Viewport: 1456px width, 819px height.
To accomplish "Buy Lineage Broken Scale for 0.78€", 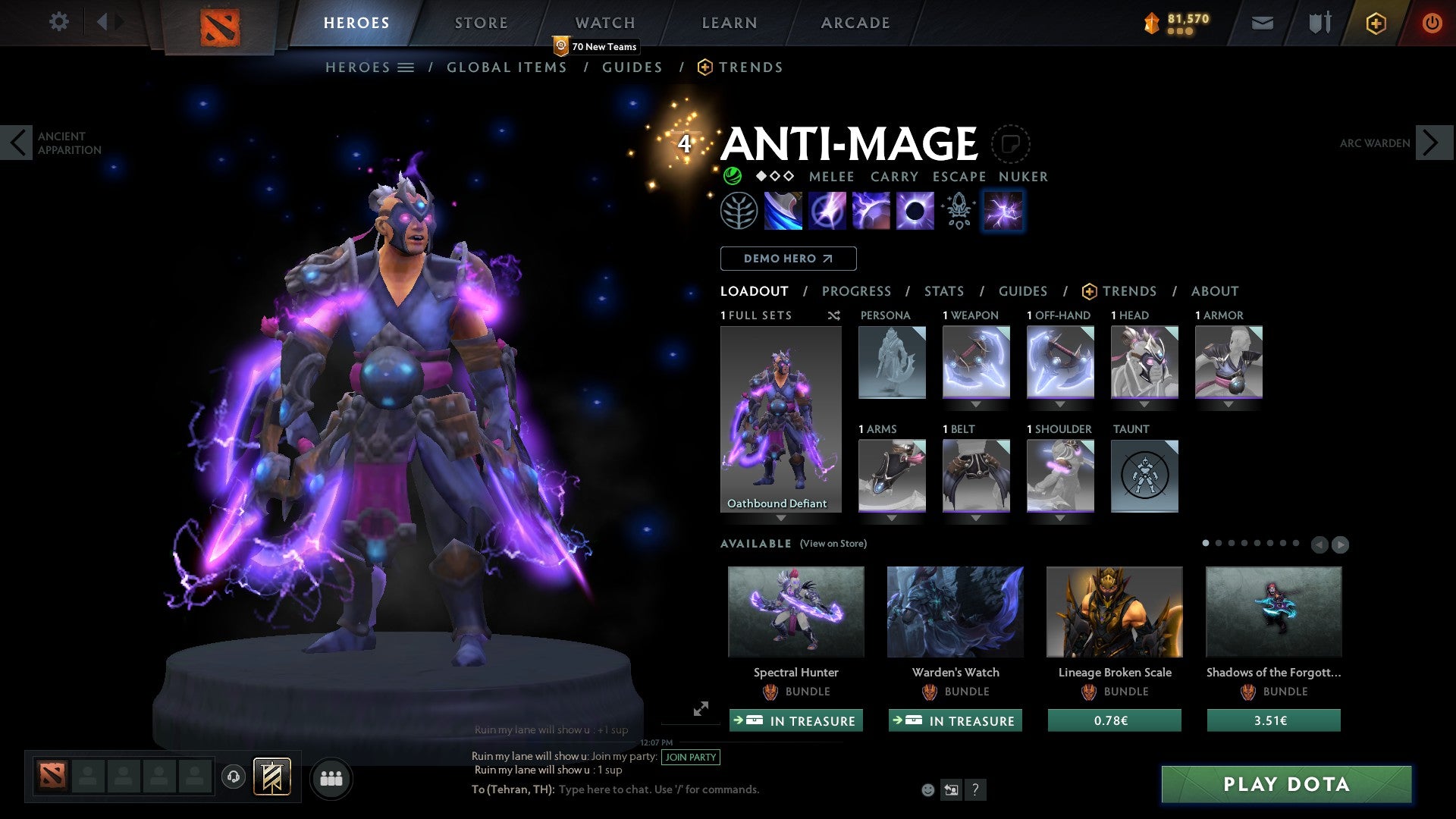I will pos(1114,720).
